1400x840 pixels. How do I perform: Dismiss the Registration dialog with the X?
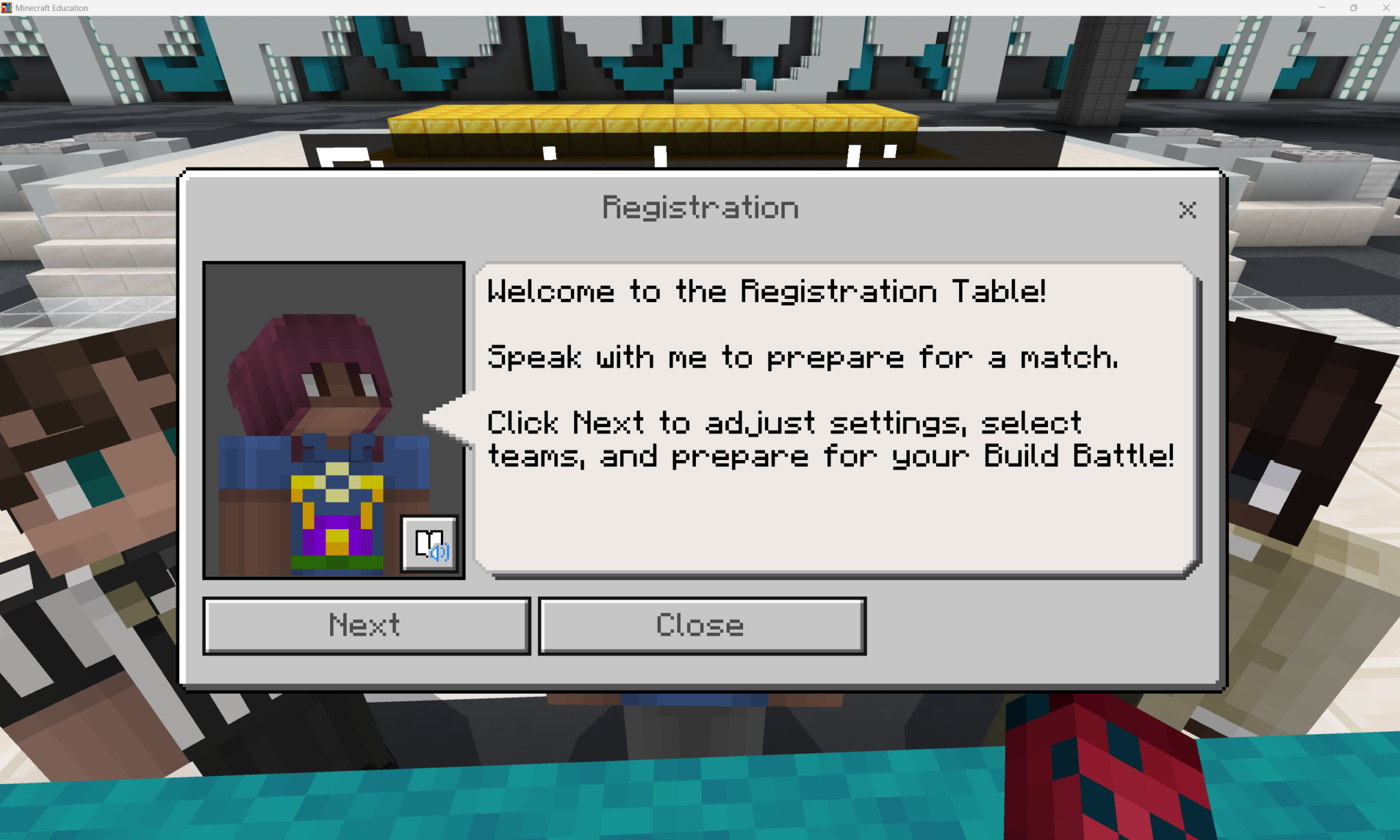click(x=1187, y=210)
